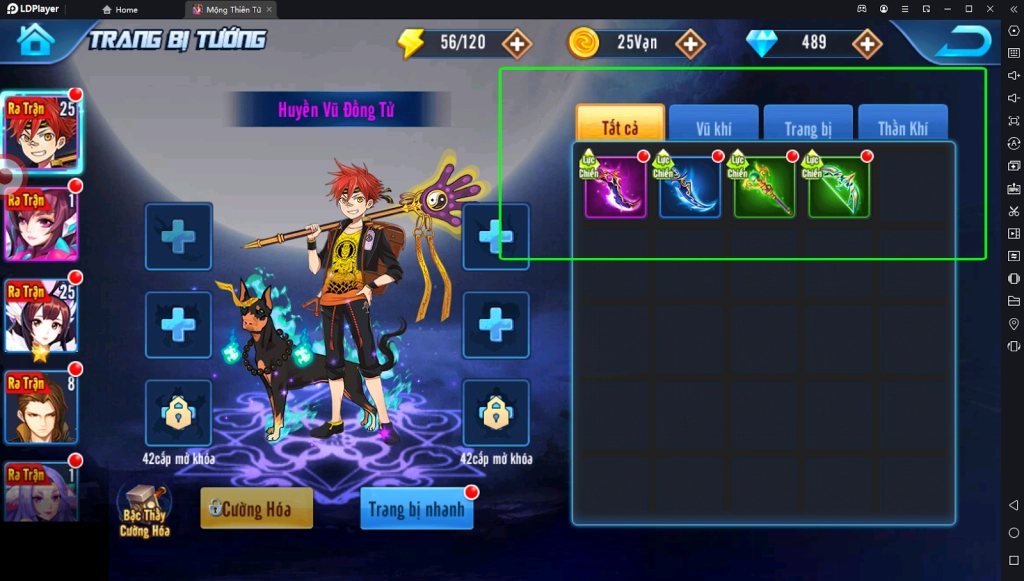Switch to the Tất cả tab
This screenshot has width=1024, height=581.
click(620, 127)
